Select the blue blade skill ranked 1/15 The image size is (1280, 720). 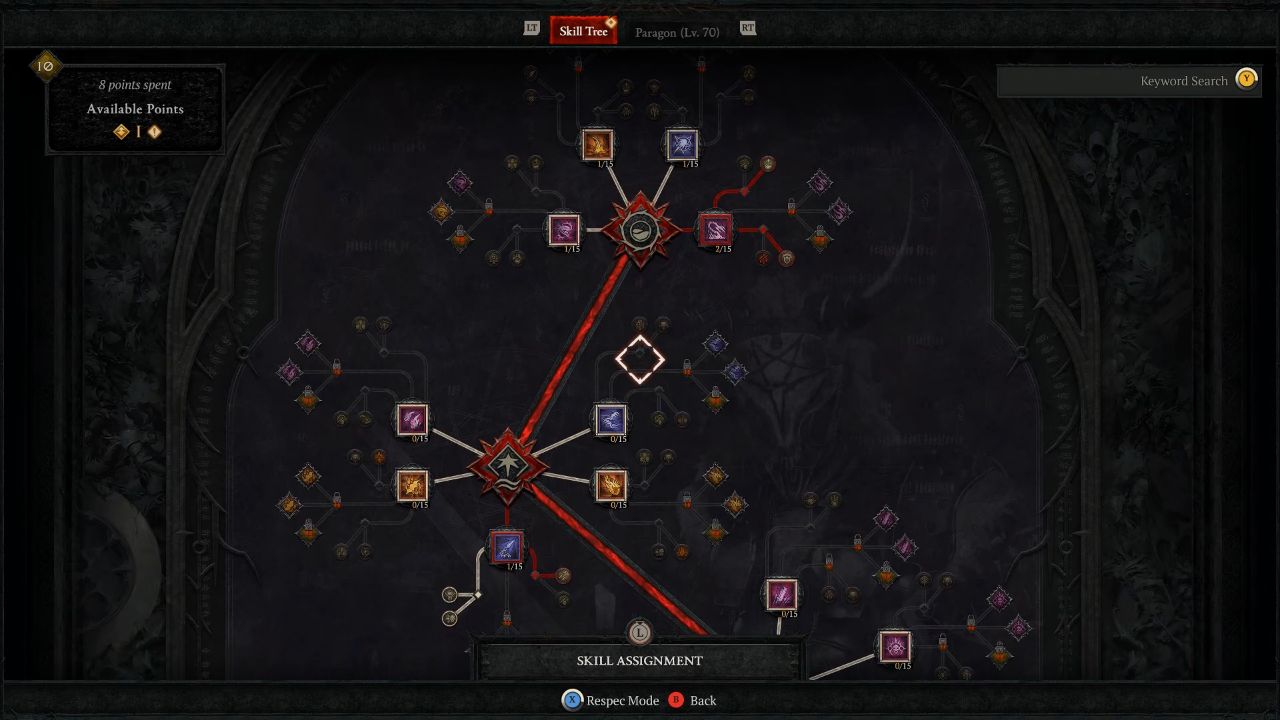tap(505, 547)
